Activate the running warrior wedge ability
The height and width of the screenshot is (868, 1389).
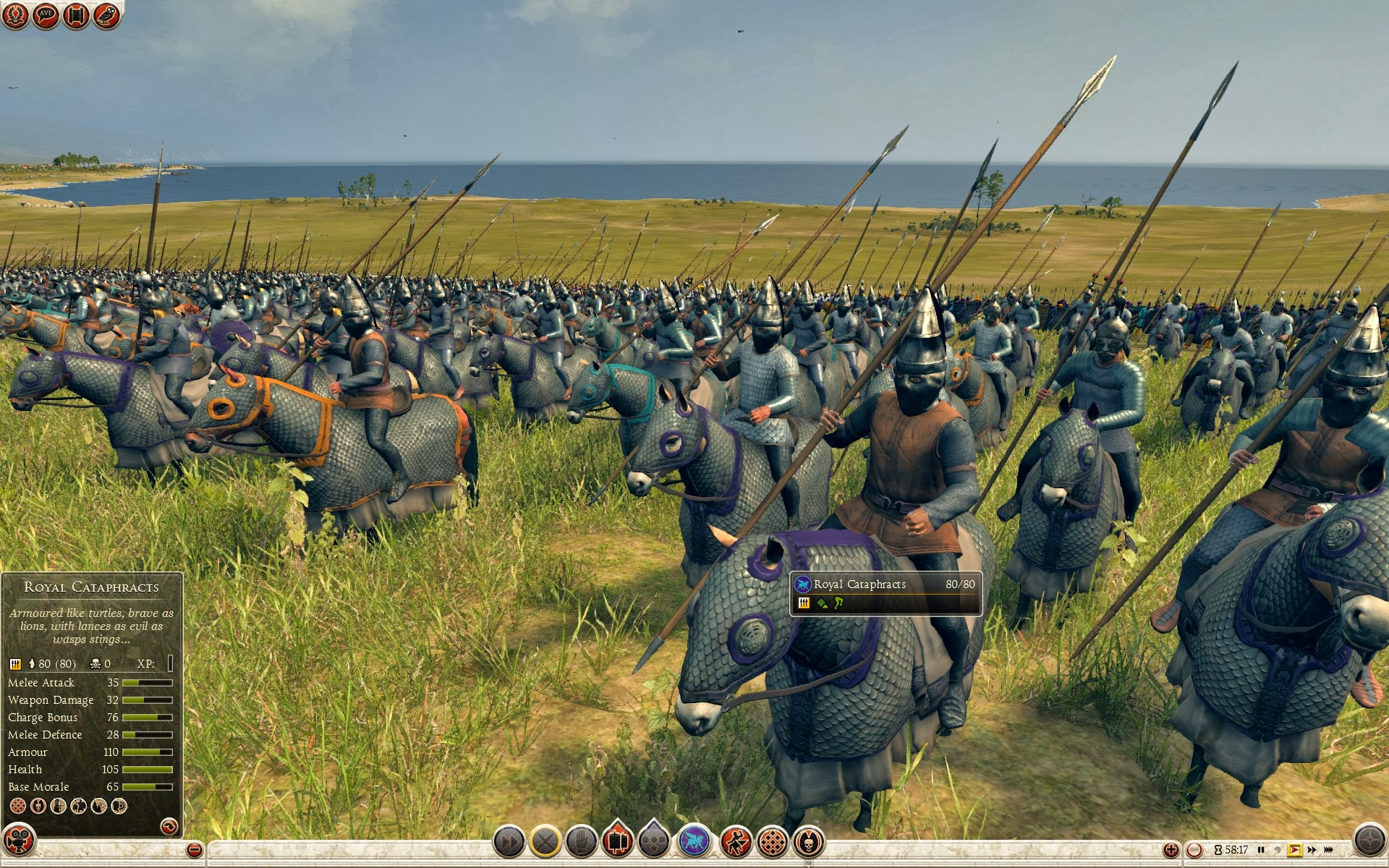coord(736,842)
